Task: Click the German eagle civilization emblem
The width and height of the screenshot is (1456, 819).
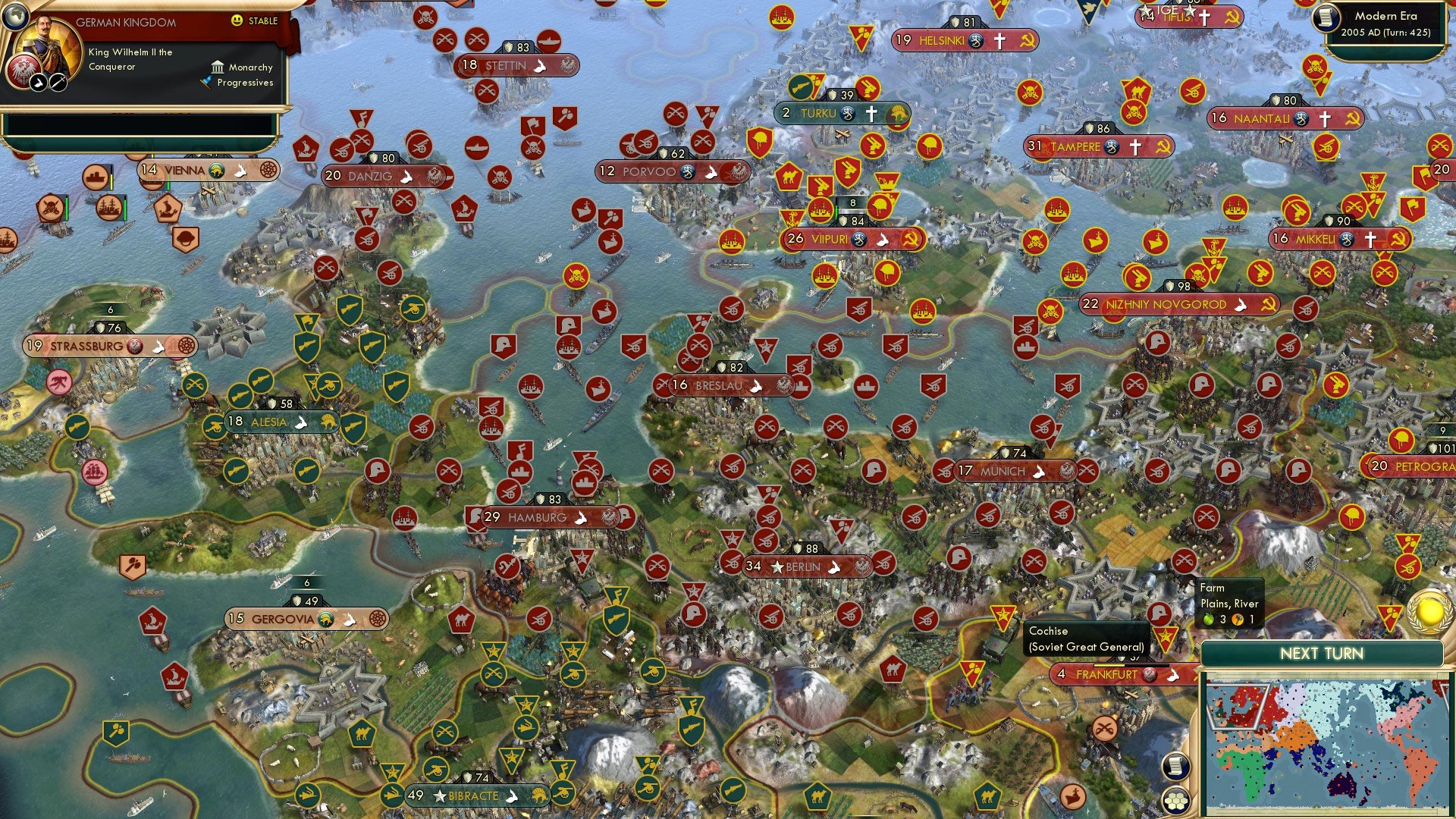Action: click(24, 71)
